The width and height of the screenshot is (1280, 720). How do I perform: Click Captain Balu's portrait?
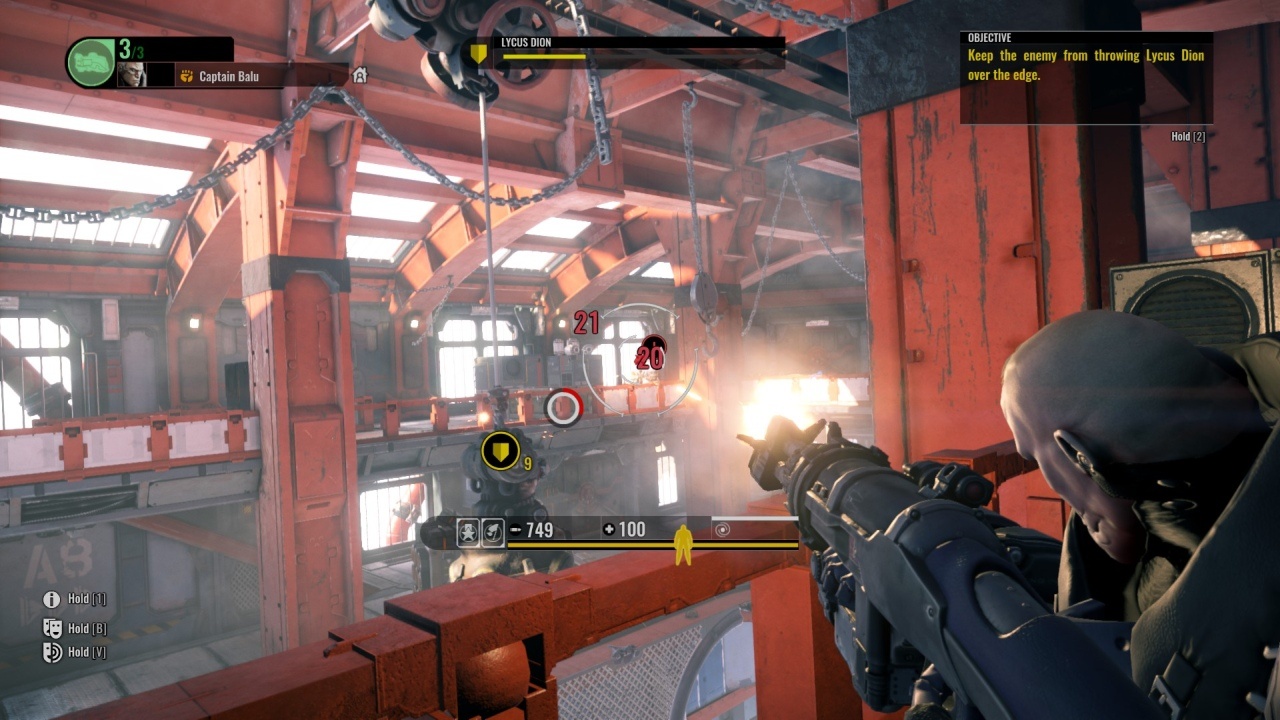click(x=131, y=75)
